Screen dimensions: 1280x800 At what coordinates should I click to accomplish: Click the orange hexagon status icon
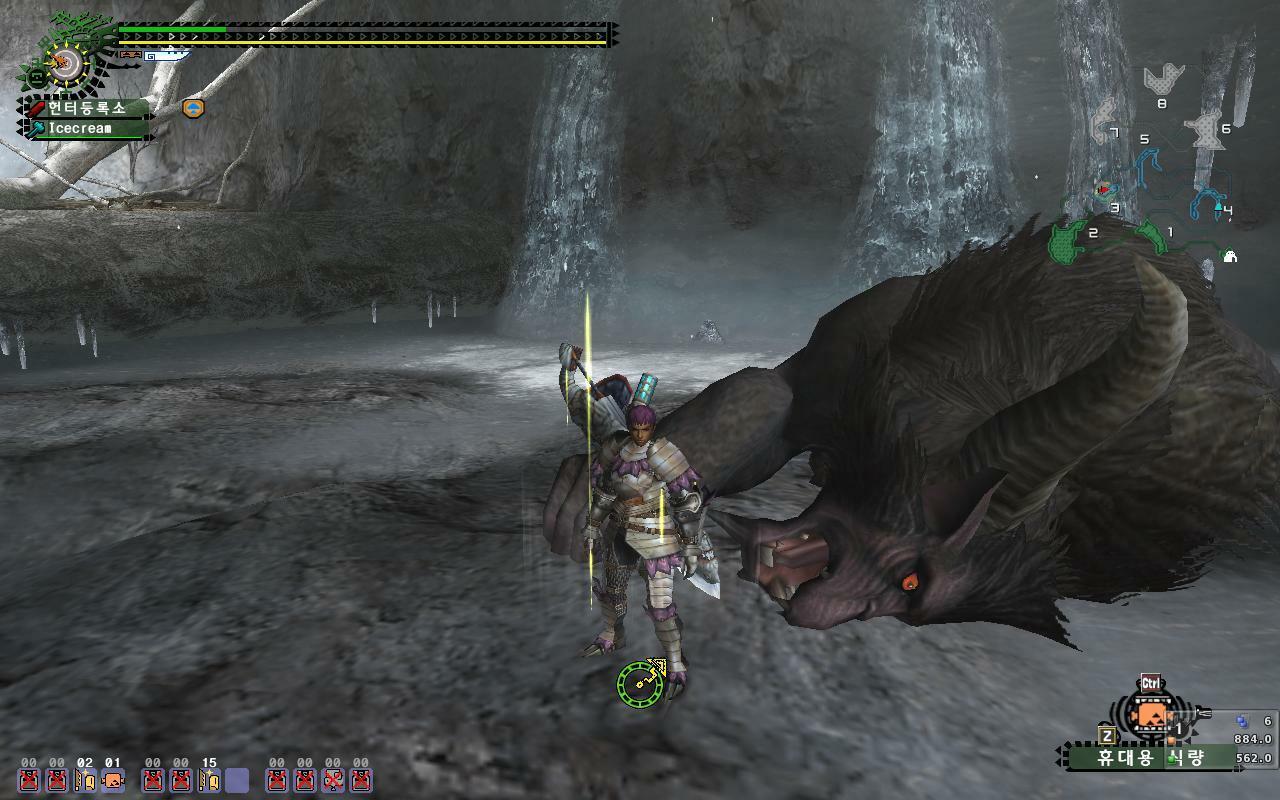coord(193,108)
